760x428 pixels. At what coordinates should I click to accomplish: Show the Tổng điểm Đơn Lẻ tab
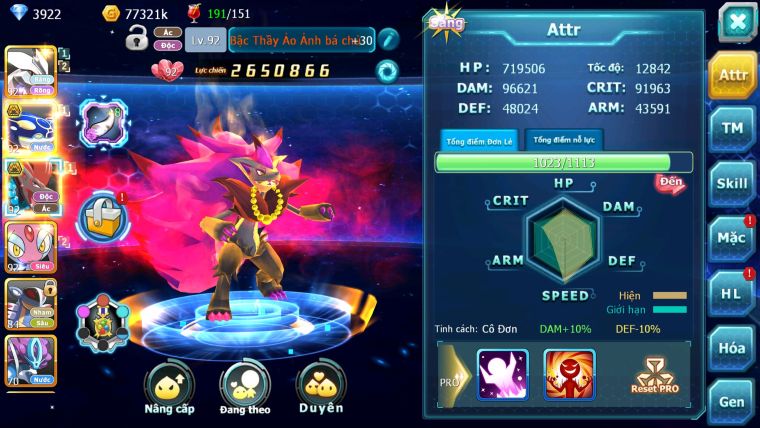click(x=477, y=140)
